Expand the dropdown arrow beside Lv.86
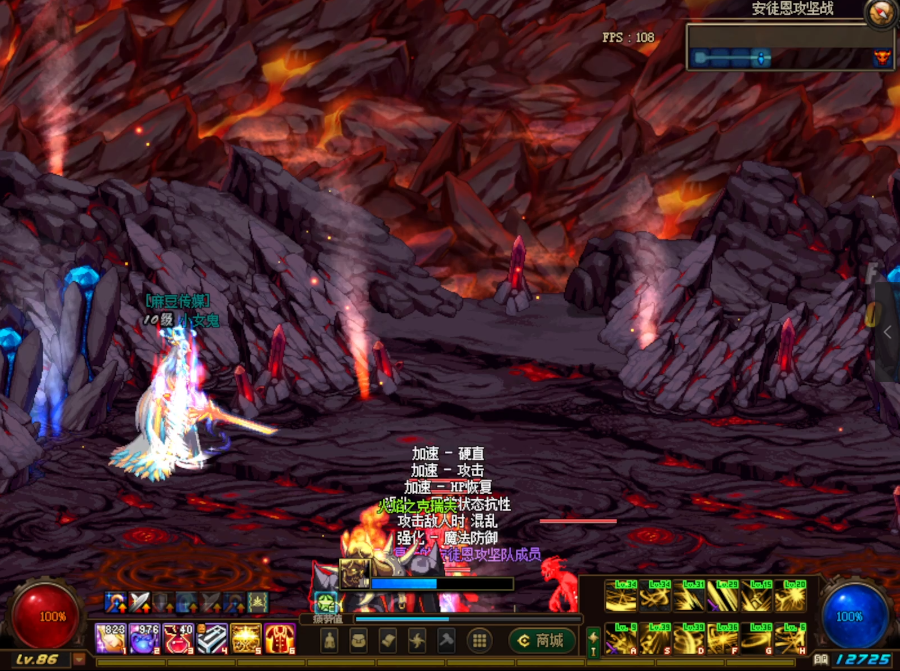900x671 pixels. click(x=79, y=660)
